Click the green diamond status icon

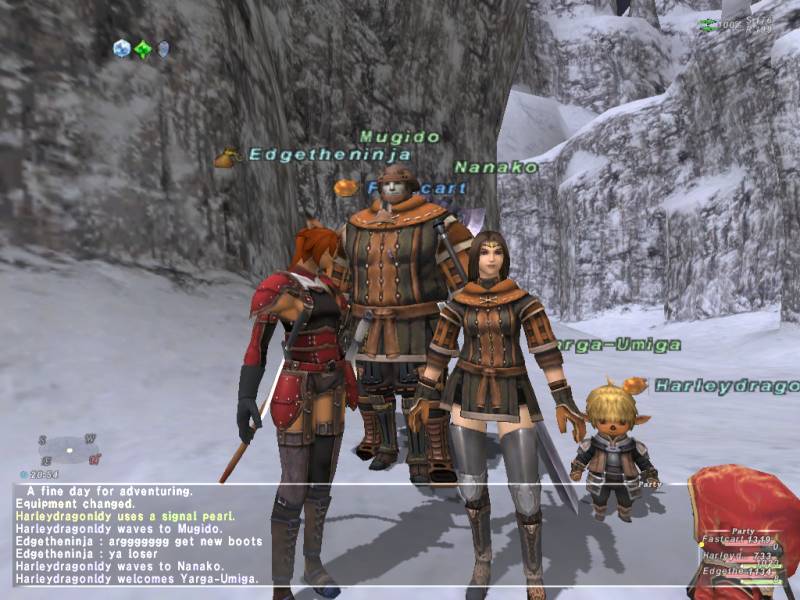point(143,49)
